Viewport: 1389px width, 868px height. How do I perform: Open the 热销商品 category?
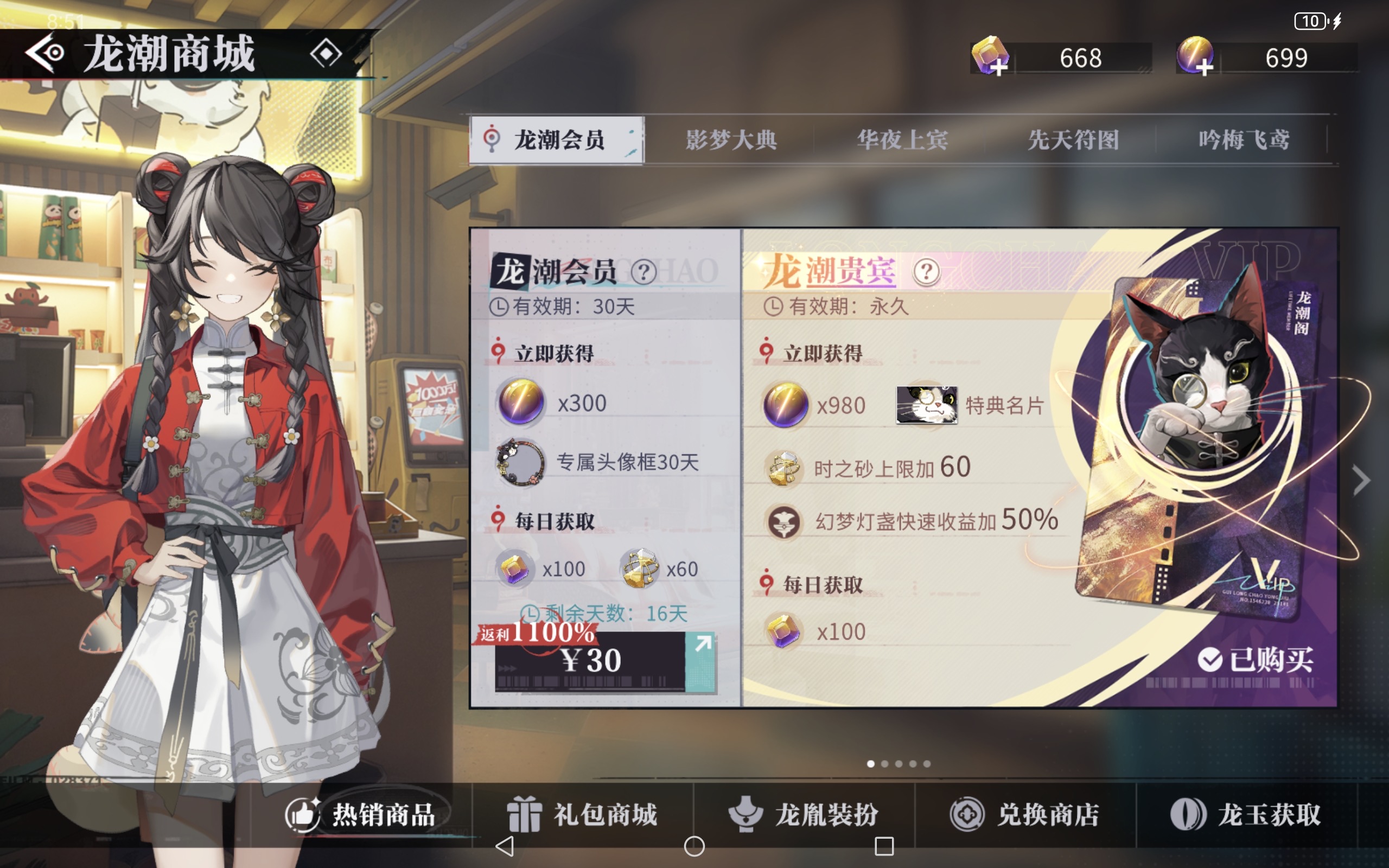pyautogui.click(x=367, y=814)
